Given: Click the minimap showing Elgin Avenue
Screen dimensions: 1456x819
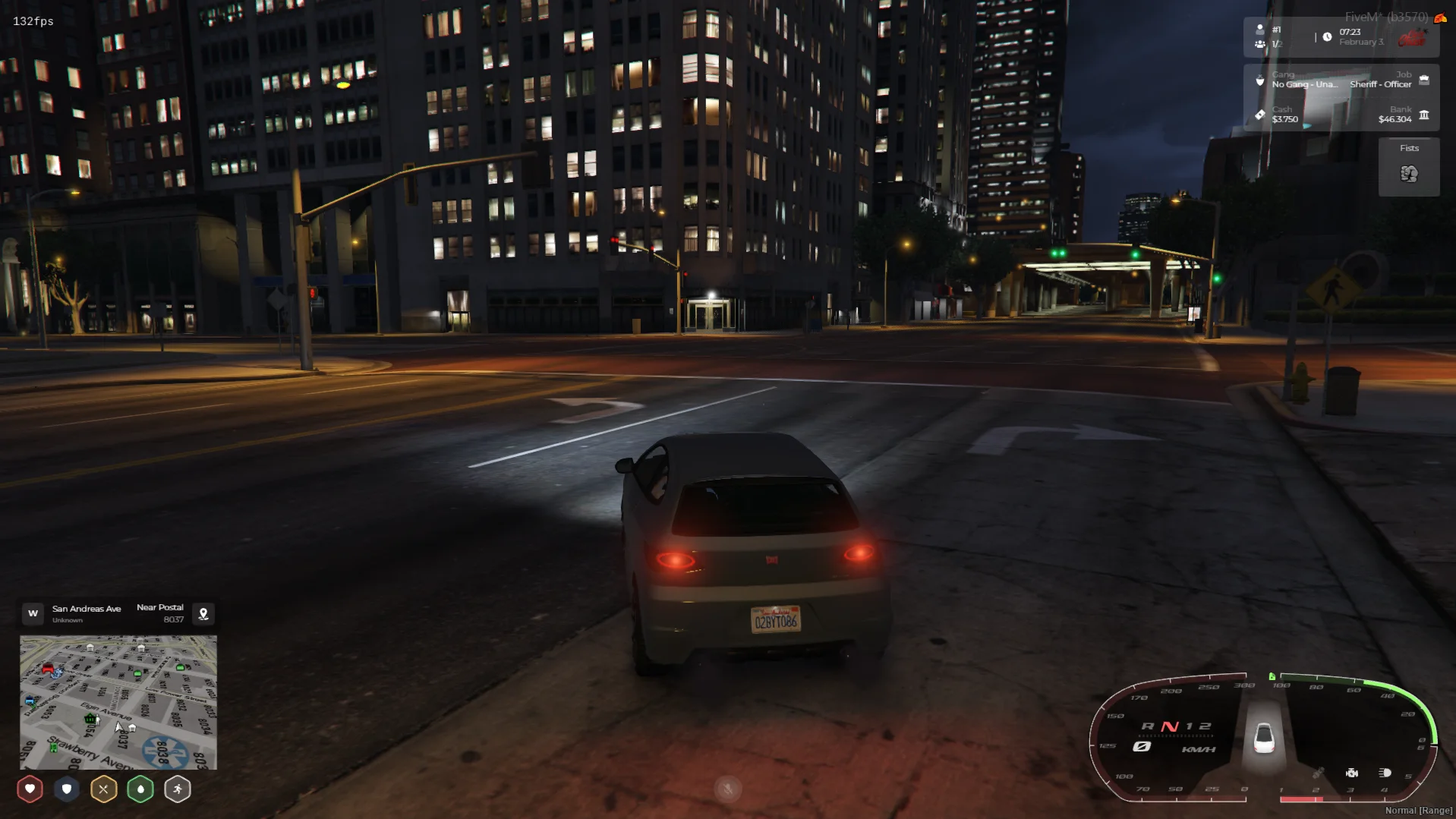Looking at the screenshot, I should pyautogui.click(x=118, y=702).
